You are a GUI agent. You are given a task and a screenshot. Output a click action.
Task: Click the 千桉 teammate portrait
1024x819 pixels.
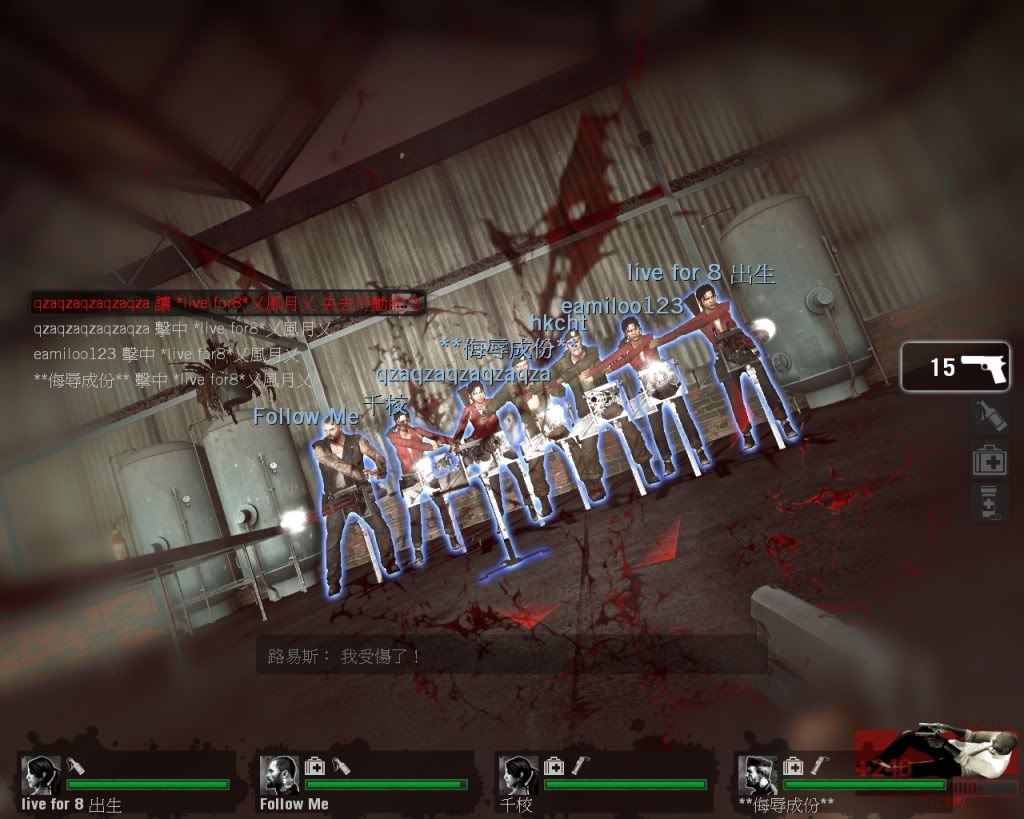point(517,775)
